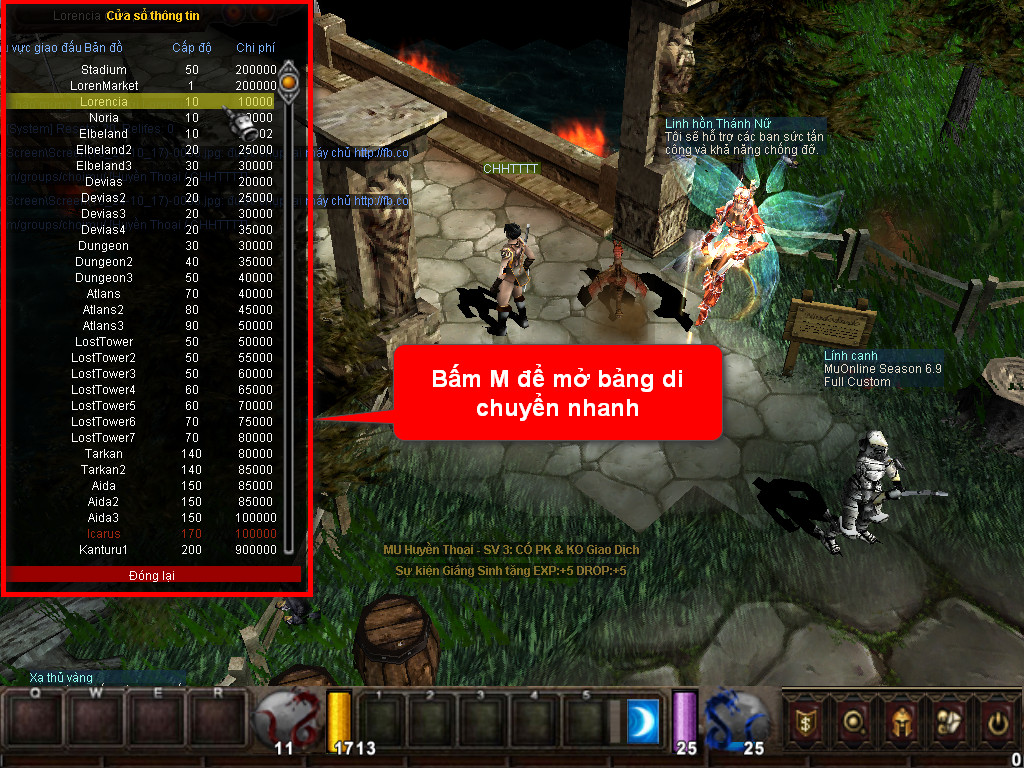Click the red Icarus entry
This screenshot has height=768, width=1024.
[x=104, y=534]
